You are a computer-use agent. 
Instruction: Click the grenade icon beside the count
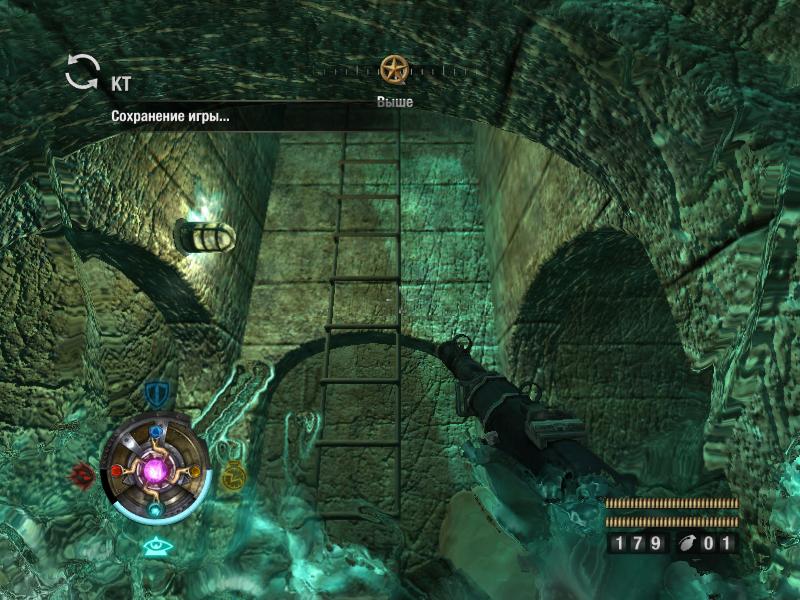692,544
